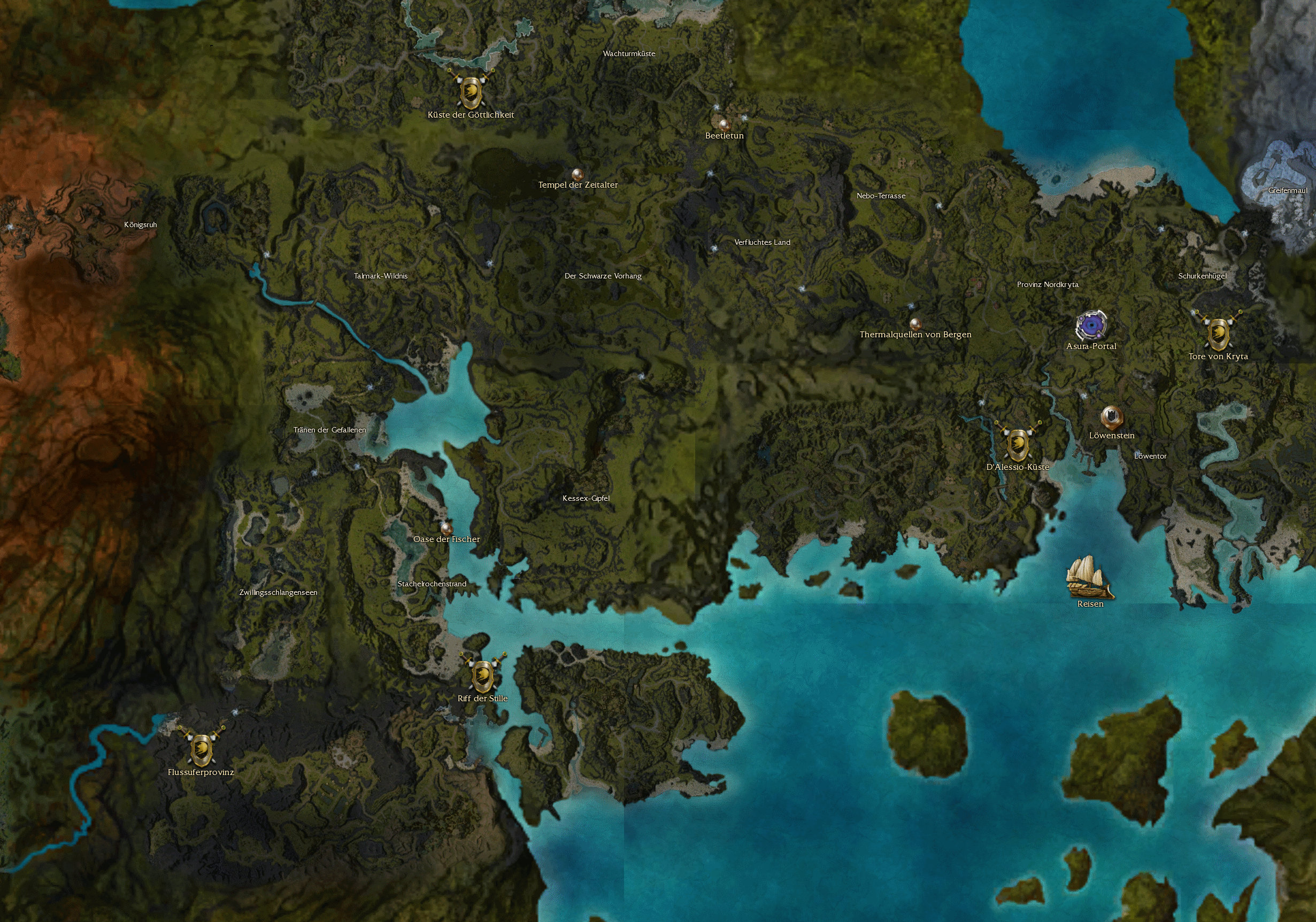Select the Küste der Göttlichkeit mission marker
Image resolution: width=1316 pixels, height=922 pixels.
tap(470, 91)
